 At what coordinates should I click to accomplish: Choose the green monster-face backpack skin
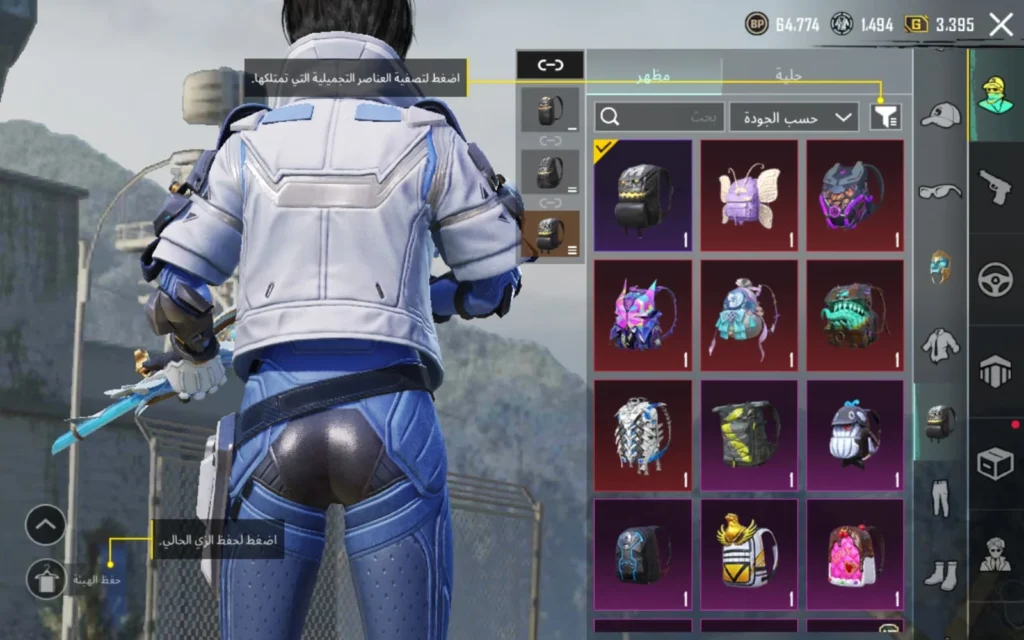coord(855,315)
